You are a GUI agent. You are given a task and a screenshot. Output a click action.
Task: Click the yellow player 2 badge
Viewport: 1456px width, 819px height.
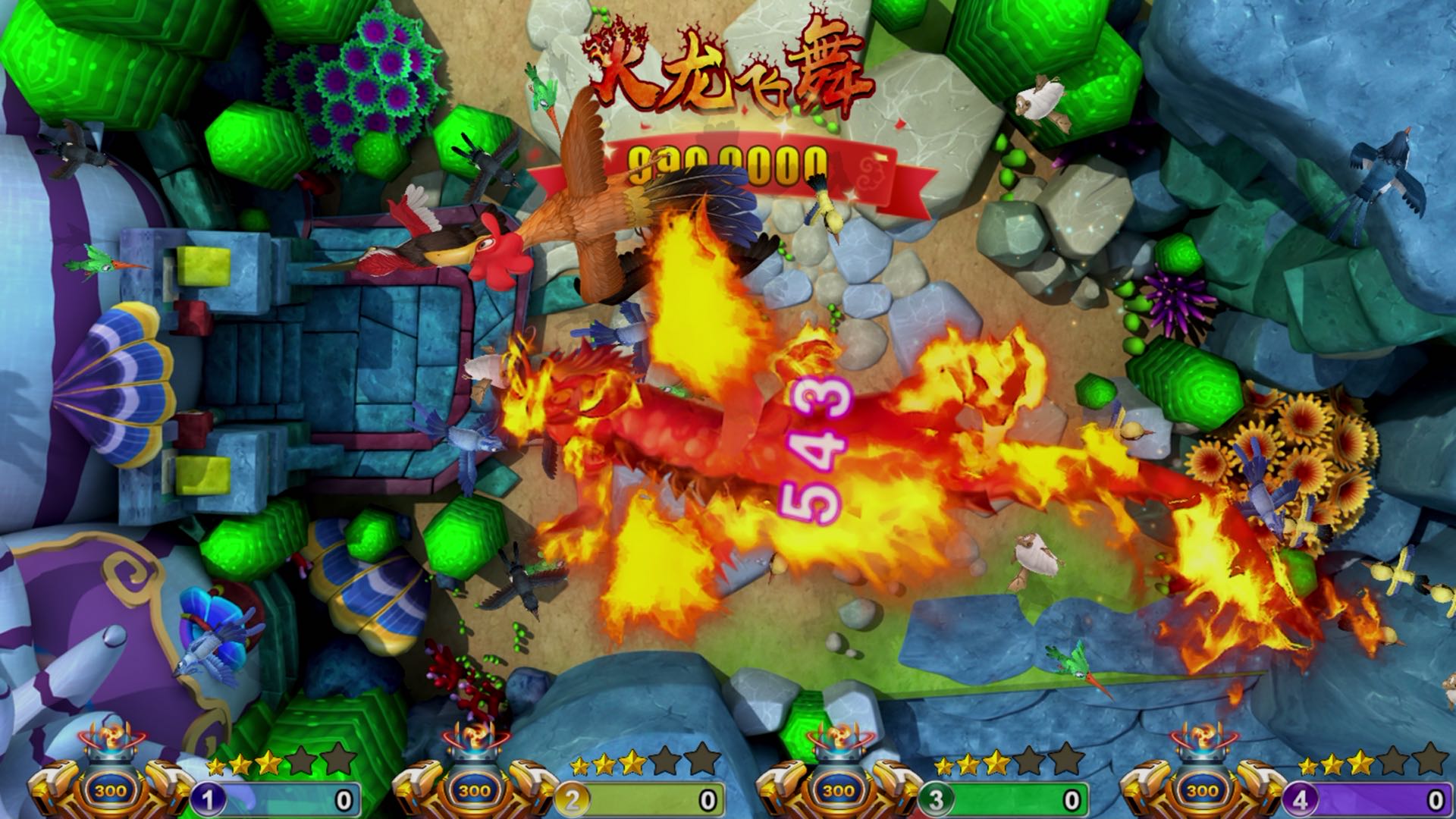[574, 799]
